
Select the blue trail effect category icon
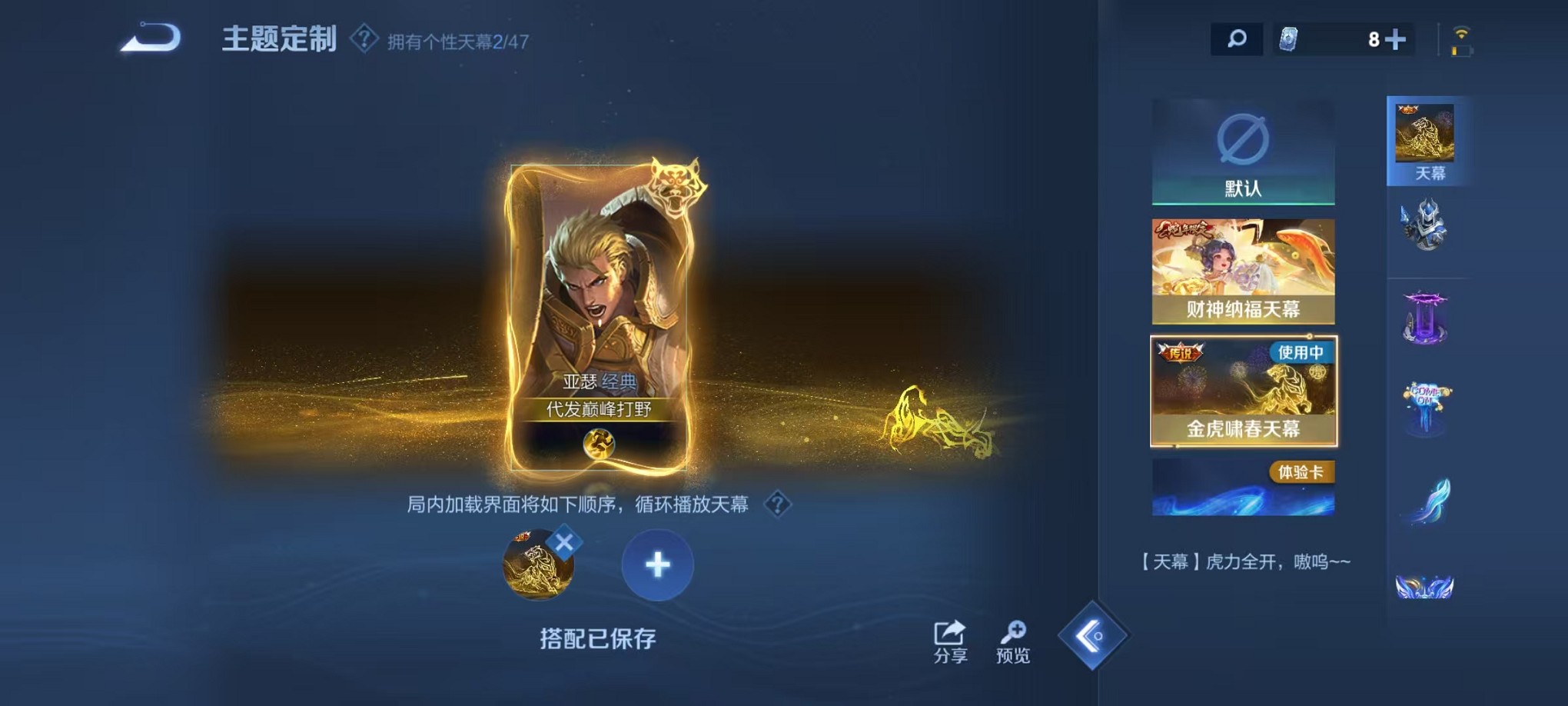pos(1426,500)
